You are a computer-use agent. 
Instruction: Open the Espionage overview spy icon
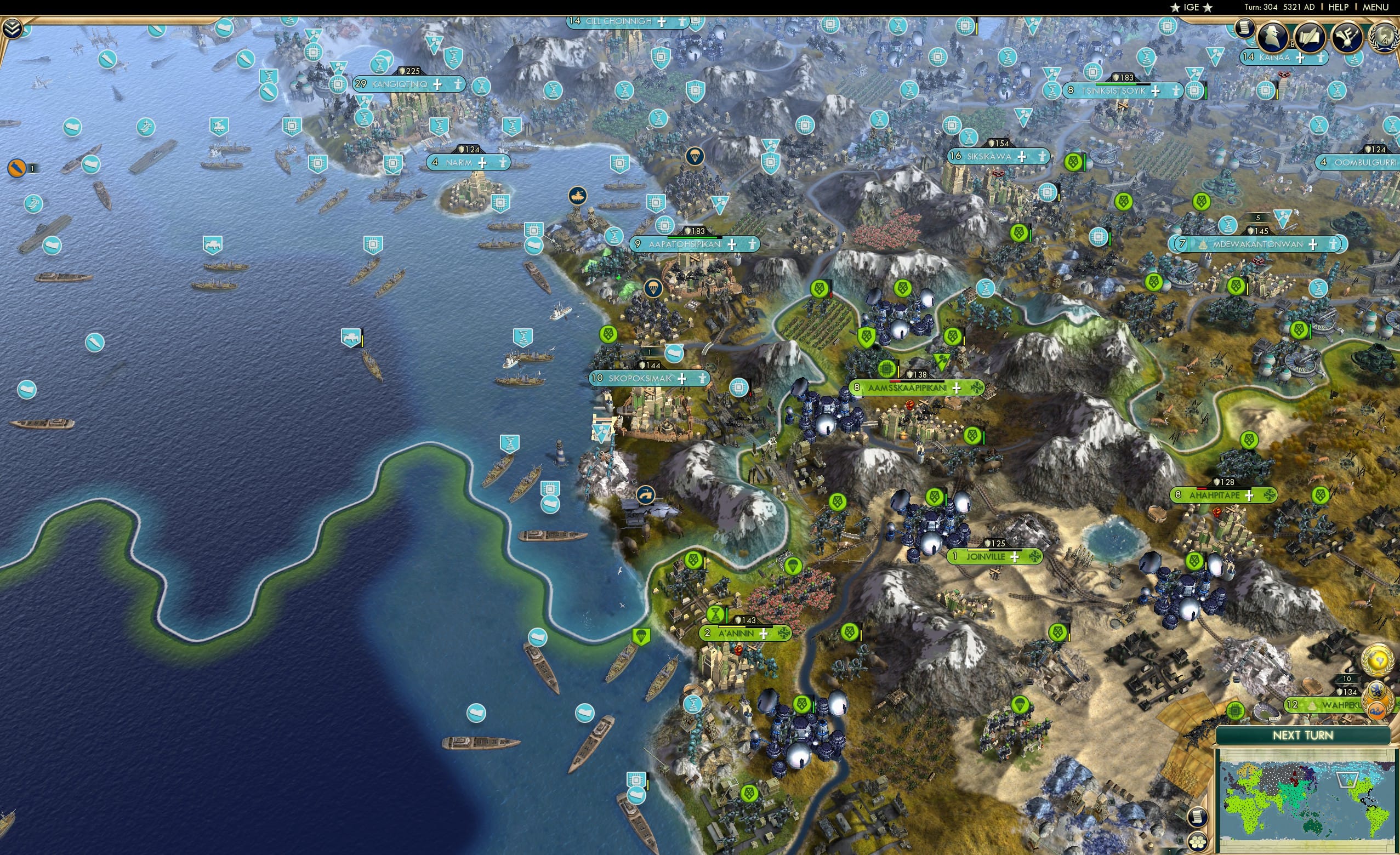[x=1273, y=37]
